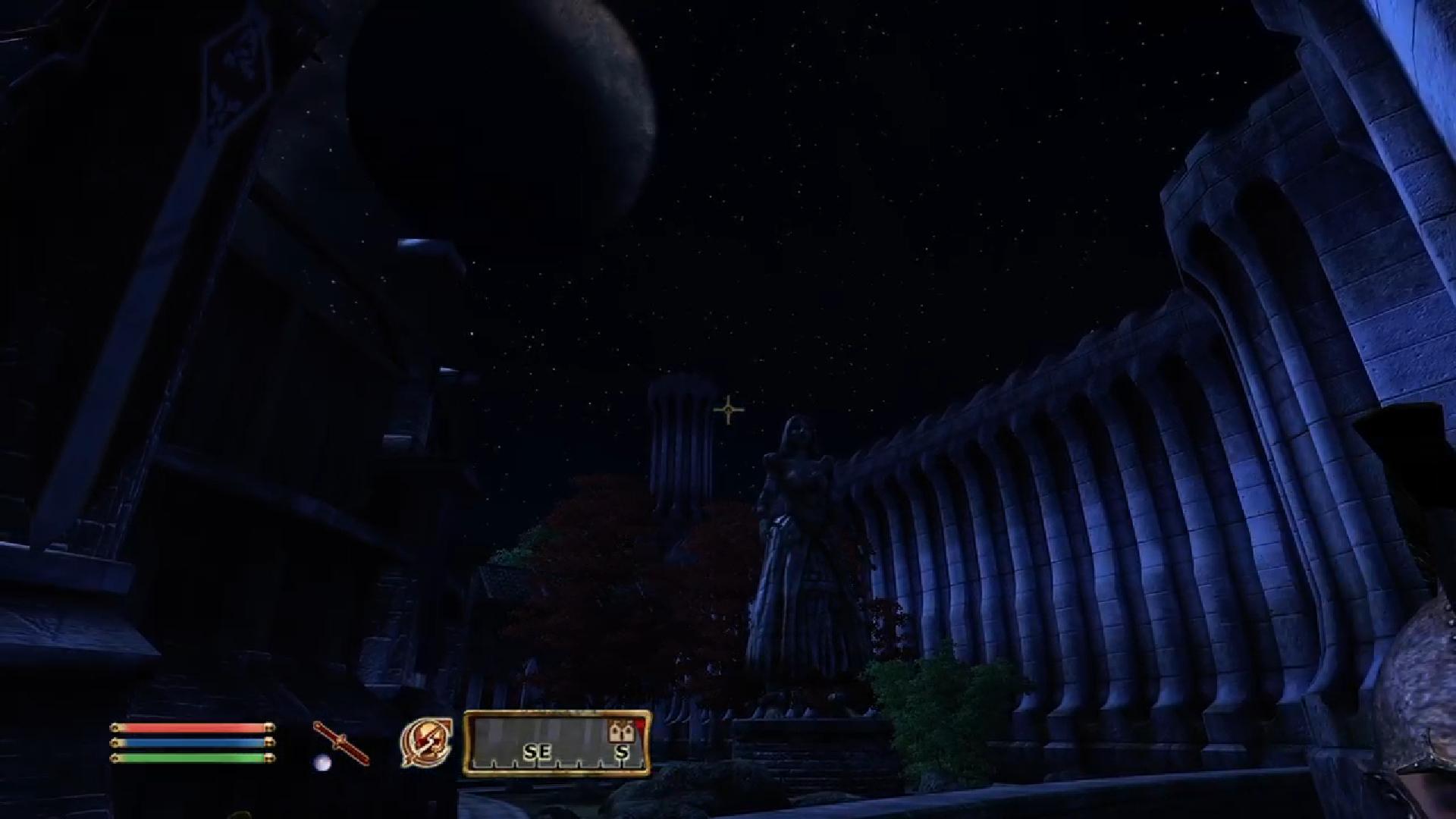Click the equipped sword weapon icon
This screenshot has height=819, width=1456.
click(341, 742)
